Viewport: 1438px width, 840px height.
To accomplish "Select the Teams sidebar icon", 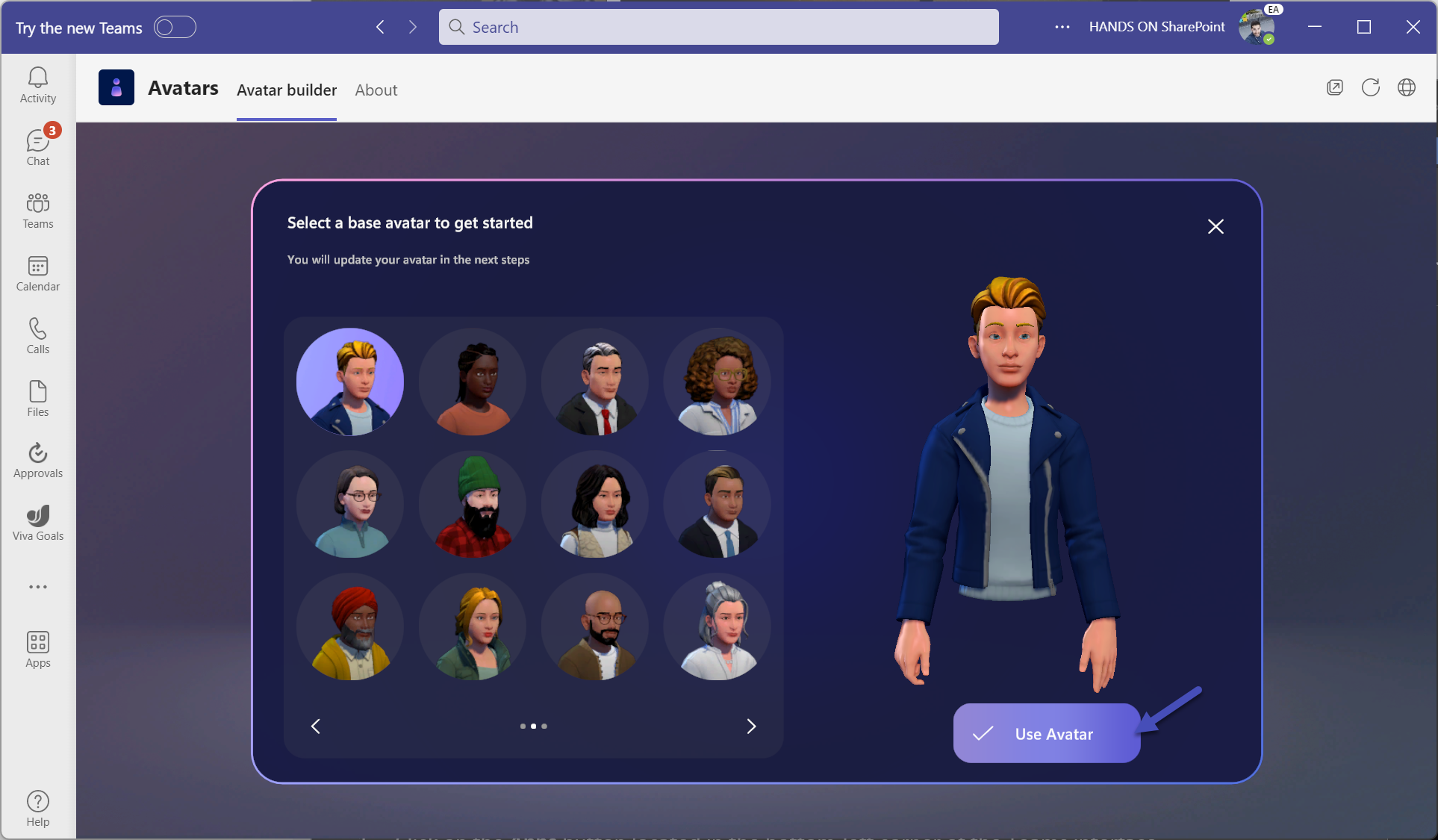I will coord(37,209).
